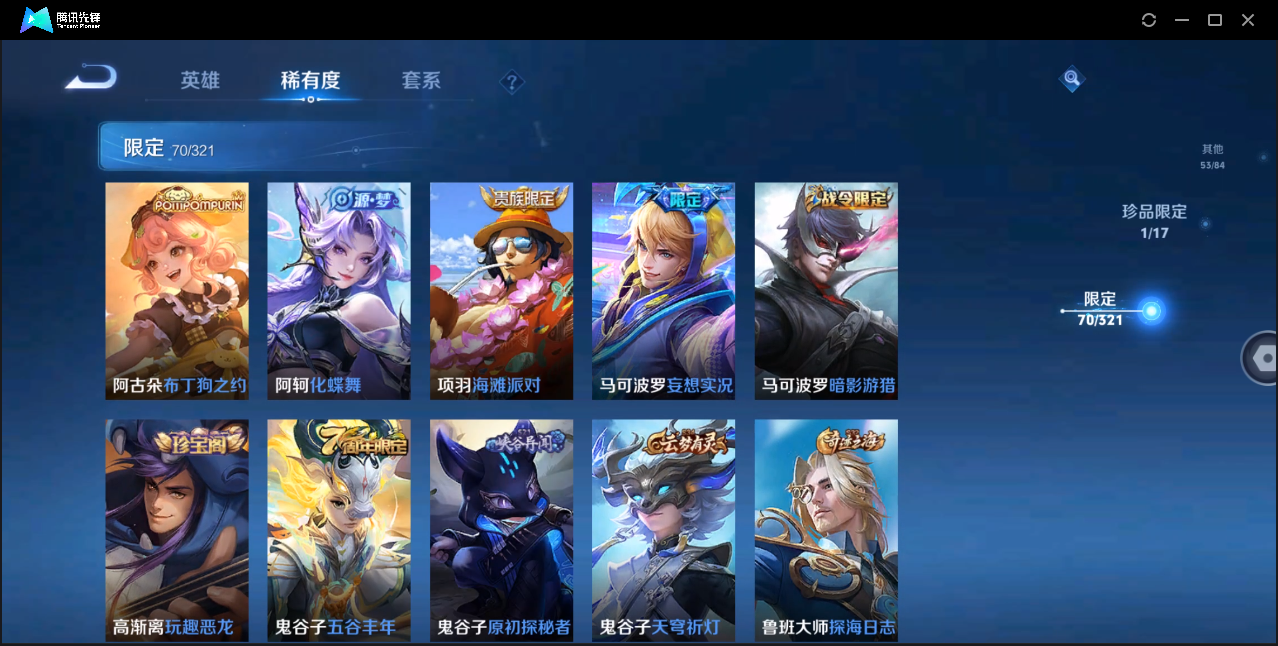
Task: View the 马可波罗 妄想实况 skin card
Action: (663, 291)
